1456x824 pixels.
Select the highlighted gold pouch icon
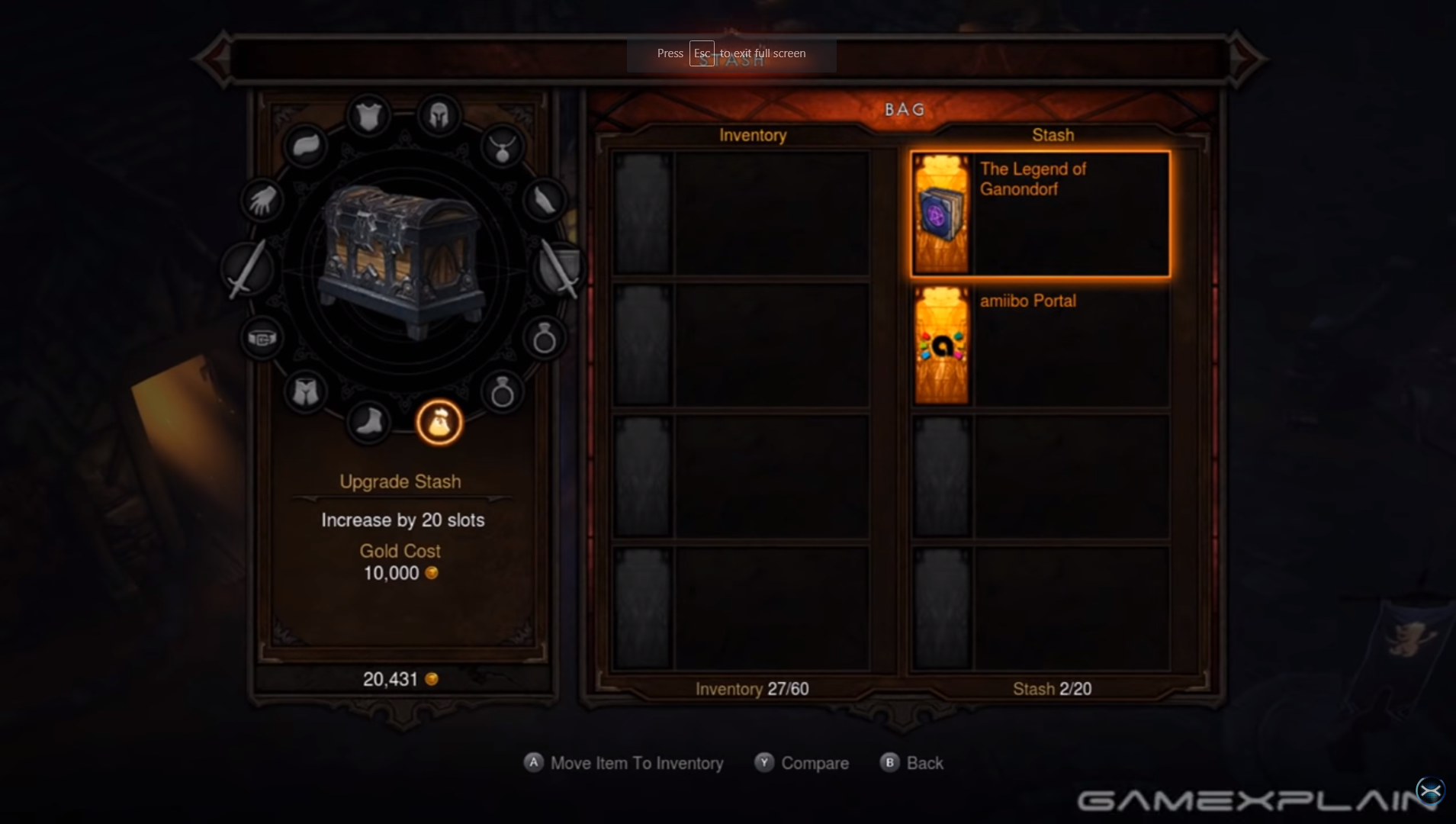[x=439, y=424]
